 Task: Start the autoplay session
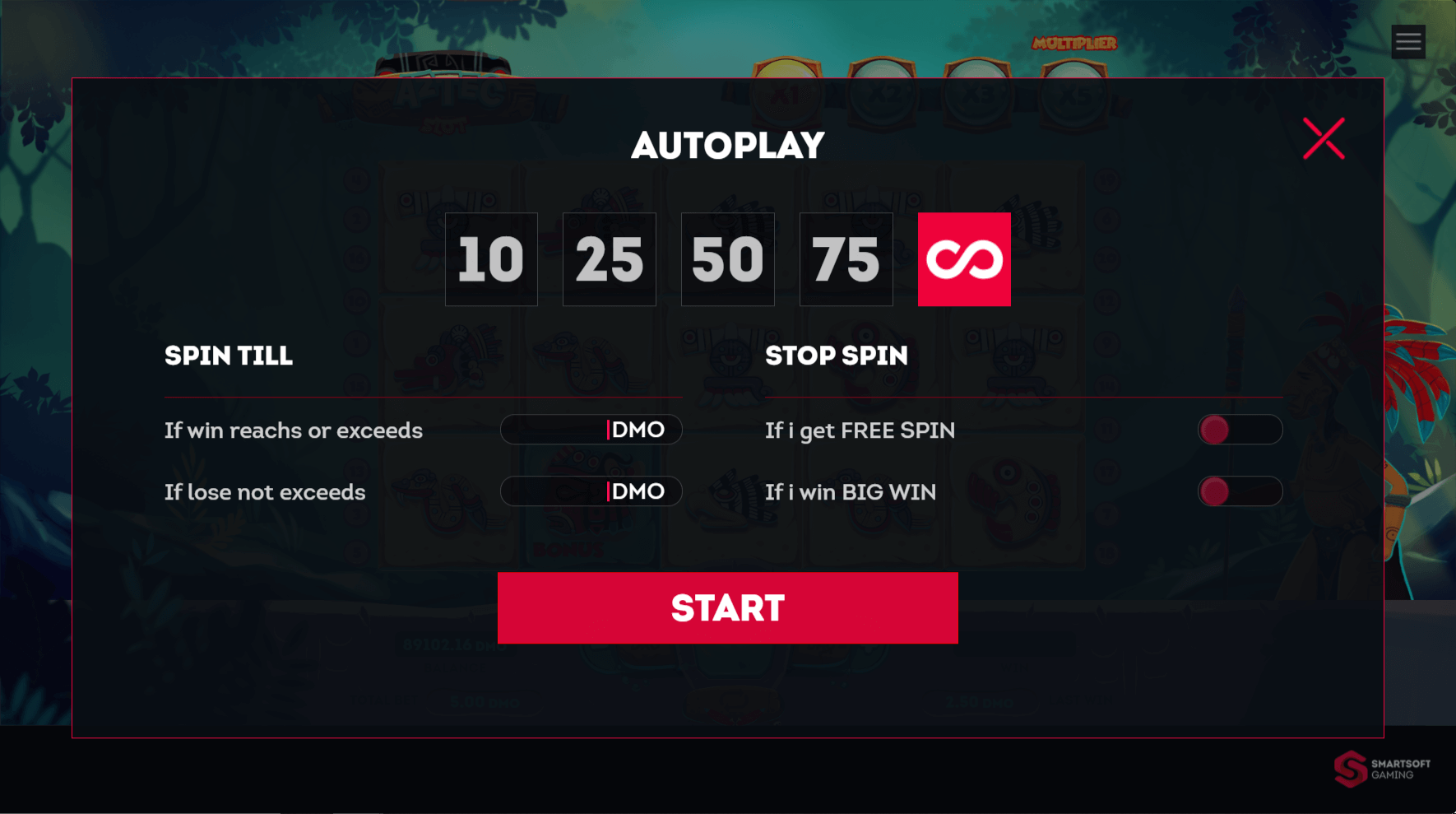[727, 607]
